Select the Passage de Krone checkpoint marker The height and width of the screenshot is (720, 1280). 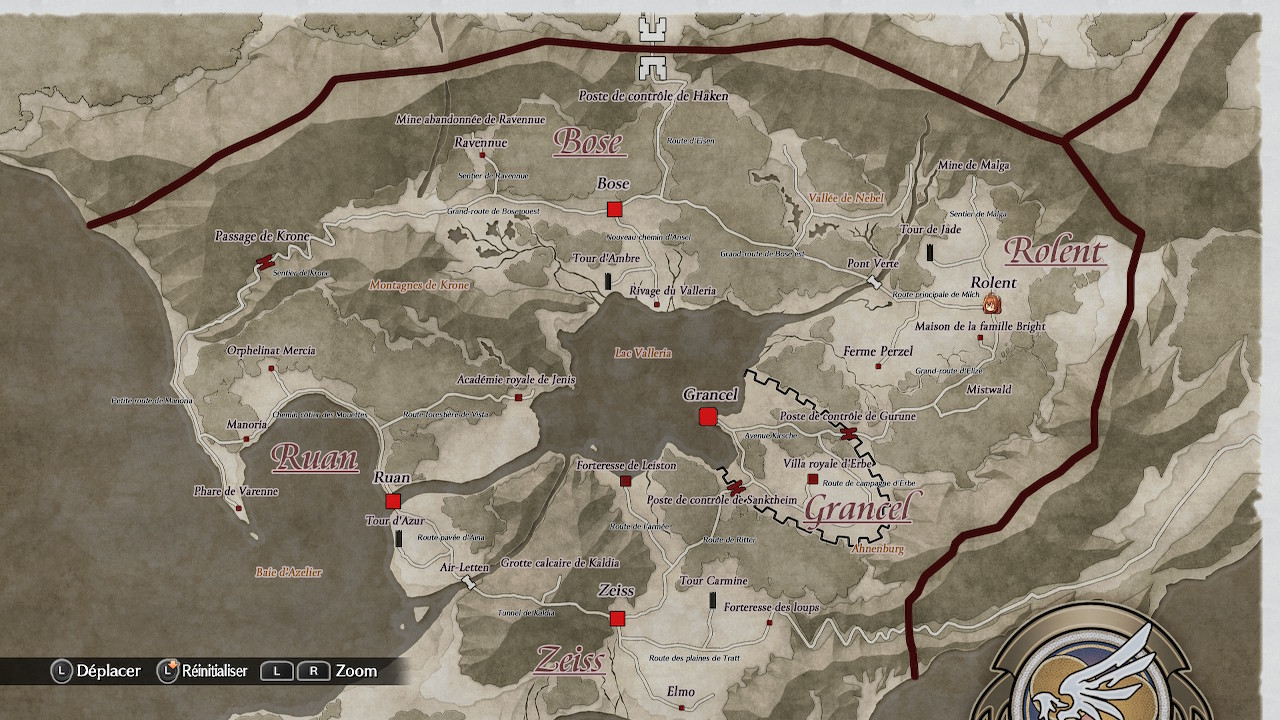[265, 262]
